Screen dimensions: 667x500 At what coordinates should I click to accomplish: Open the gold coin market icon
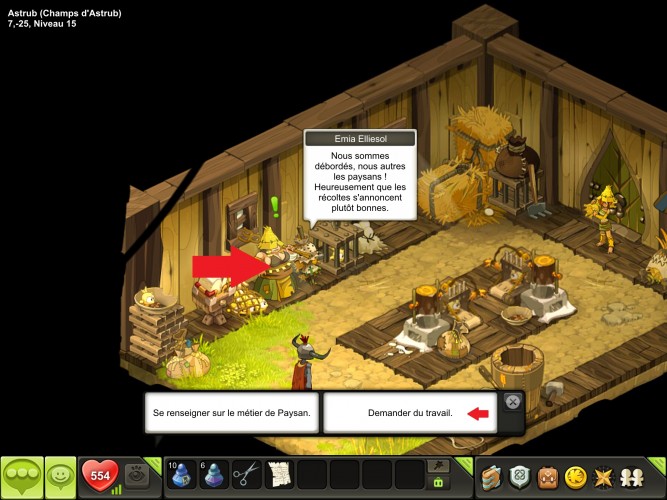[x=576, y=477]
